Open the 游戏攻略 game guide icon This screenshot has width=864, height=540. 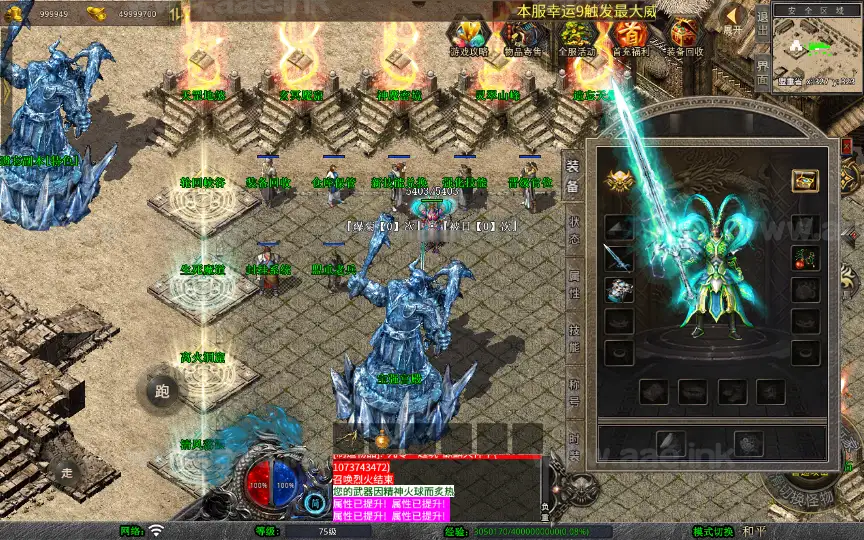(470, 36)
